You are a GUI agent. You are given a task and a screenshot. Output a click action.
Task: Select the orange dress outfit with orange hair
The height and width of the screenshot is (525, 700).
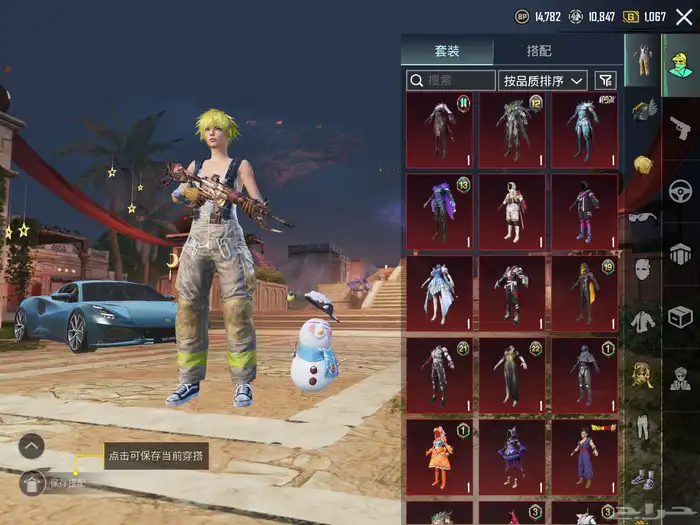click(440, 457)
